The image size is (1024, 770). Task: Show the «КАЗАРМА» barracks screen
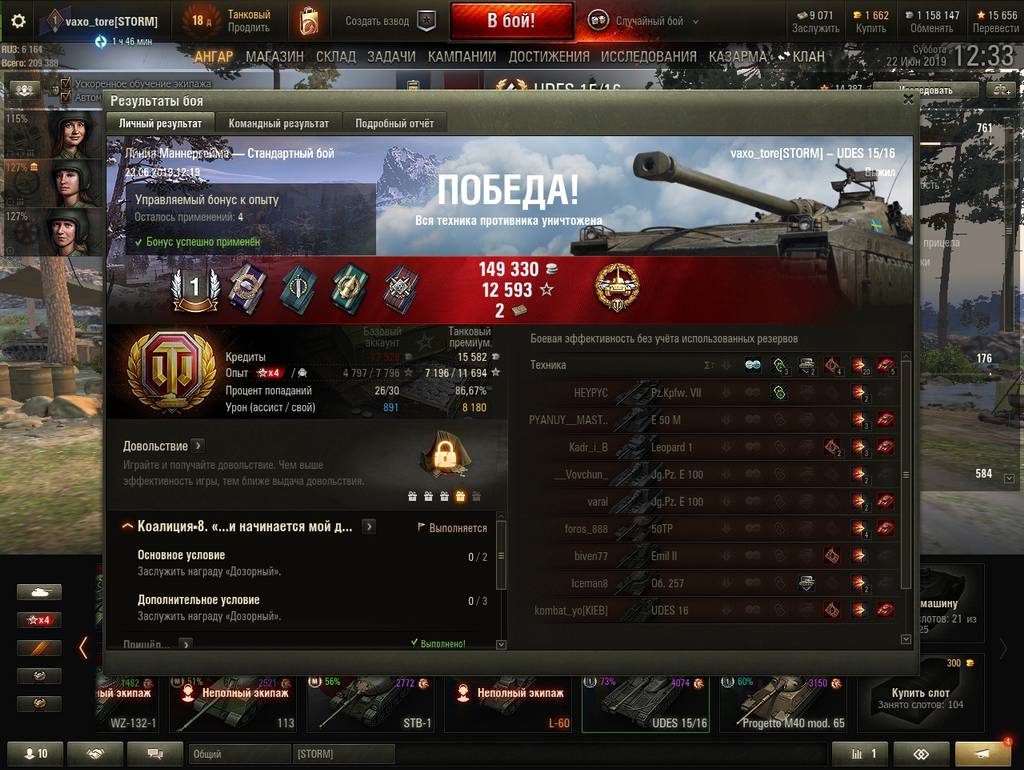pyautogui.click(x=738, y=57)
